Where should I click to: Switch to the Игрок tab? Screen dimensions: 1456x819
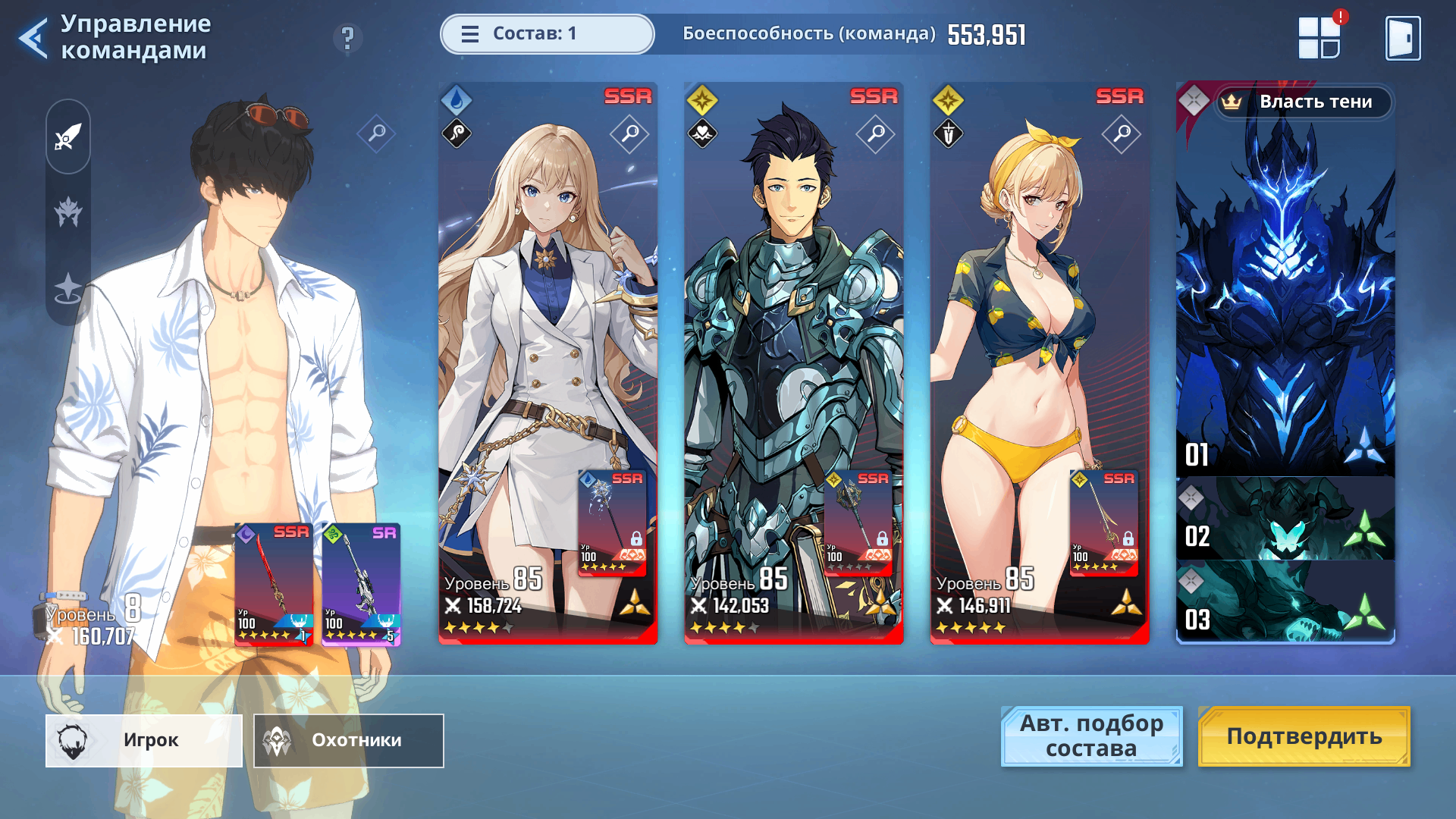coord(143,741)
